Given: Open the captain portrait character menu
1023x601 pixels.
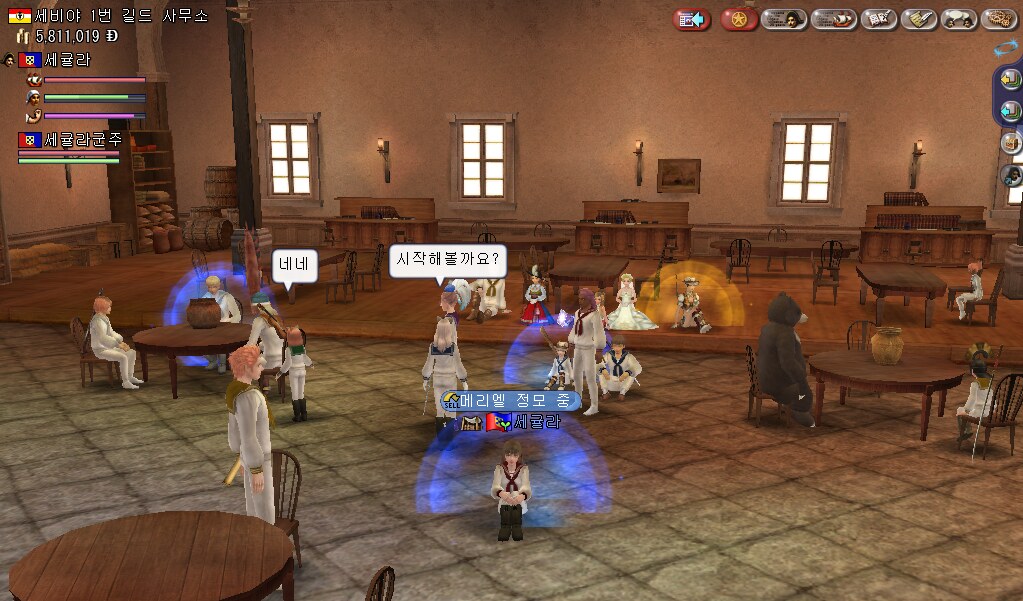Looking at the screenshot, I should pos(785,19).
